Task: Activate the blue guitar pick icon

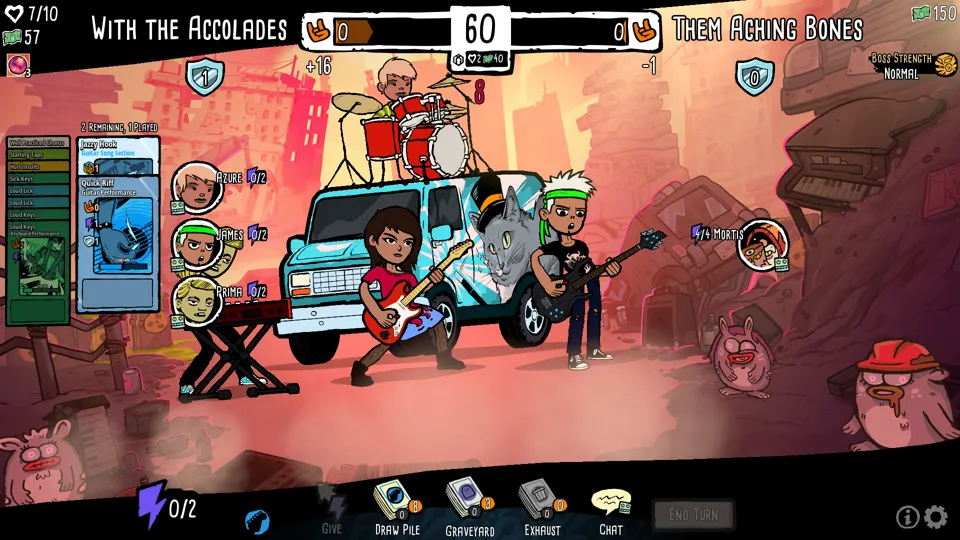Action: 257,521
